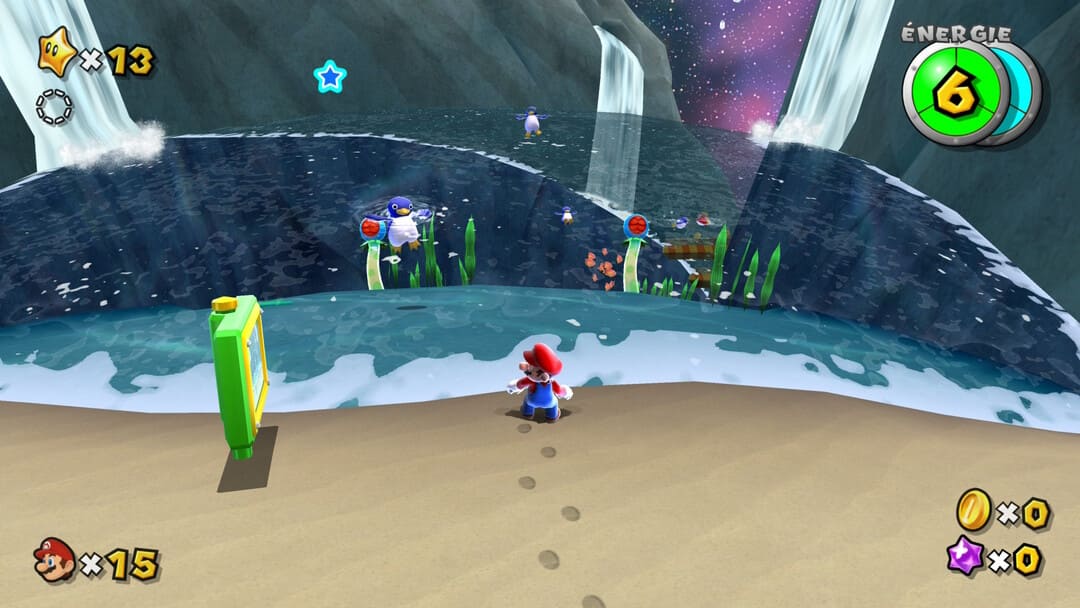This screenshot has height=608, width=1080.
Task: Click the gold Power Star counter icon
Action: (x=57, y=52)
